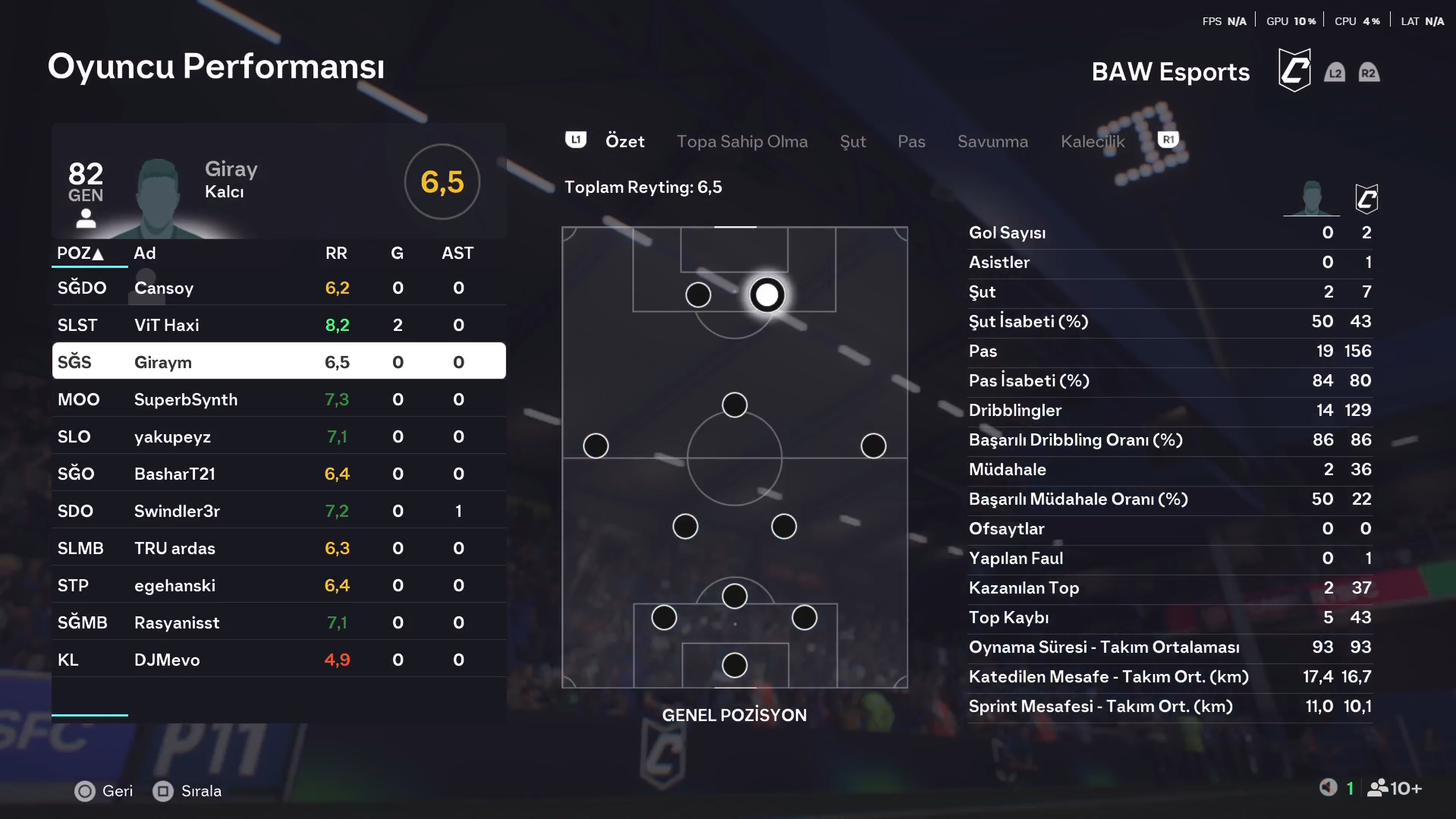Choose ViT Haxi in the player list
The width and height of the screenshot is (1456, 819).
278,325
